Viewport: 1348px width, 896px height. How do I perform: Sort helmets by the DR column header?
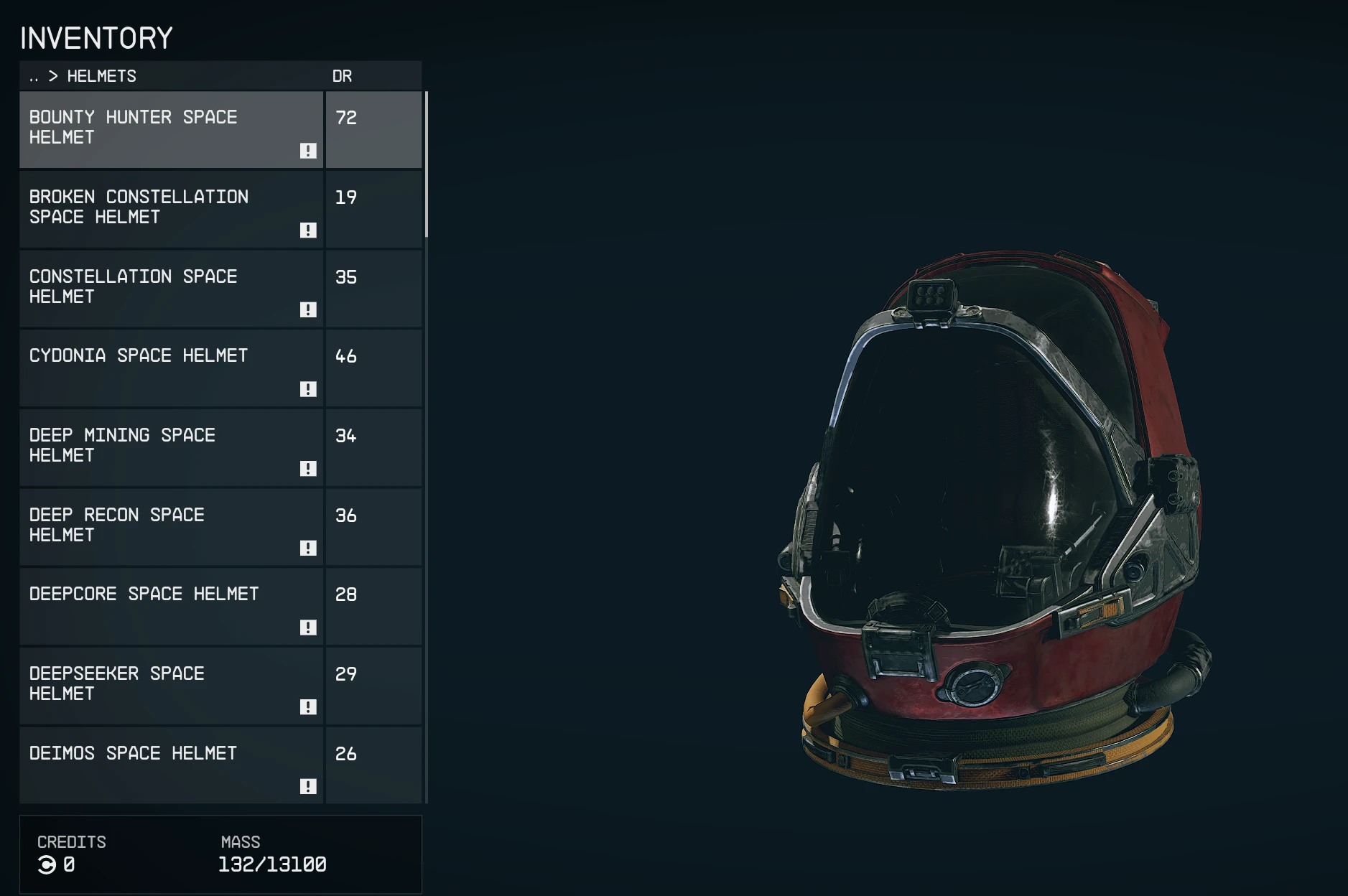pyautogui.click(x=344, y=76)
